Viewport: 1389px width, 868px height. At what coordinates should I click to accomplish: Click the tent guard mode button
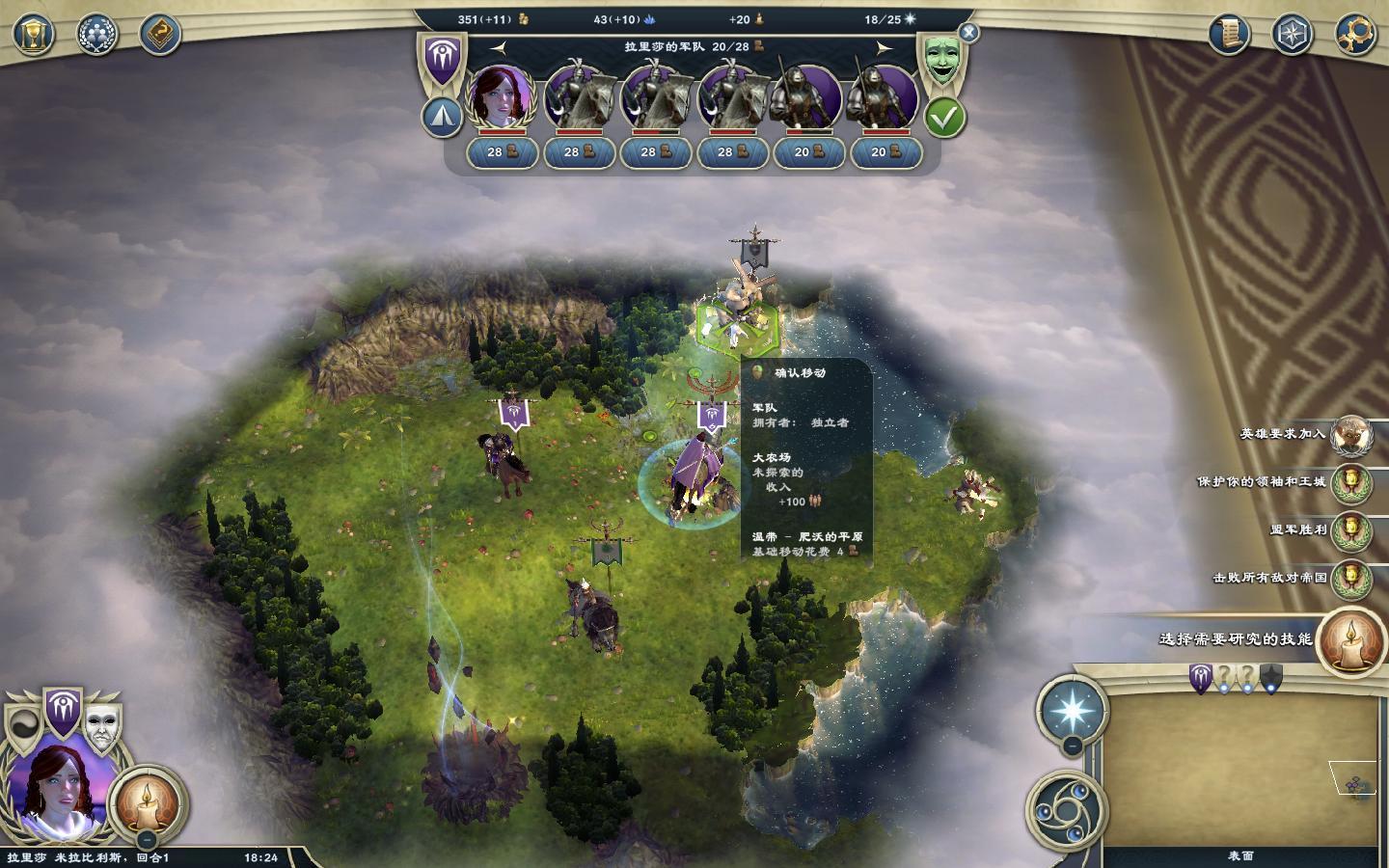[x=441, y=118]
